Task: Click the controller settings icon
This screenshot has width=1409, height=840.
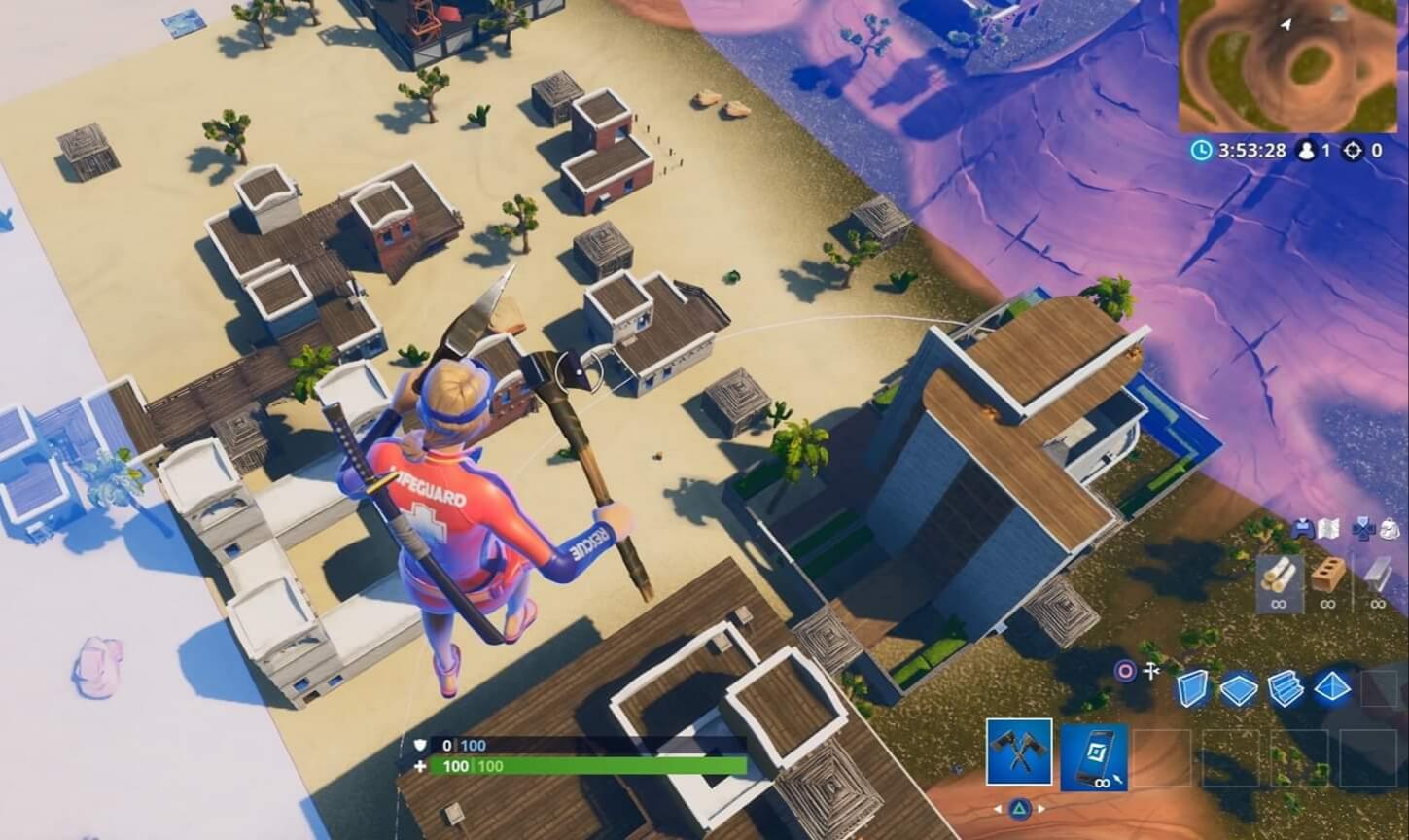Action: coord(1303,530)
